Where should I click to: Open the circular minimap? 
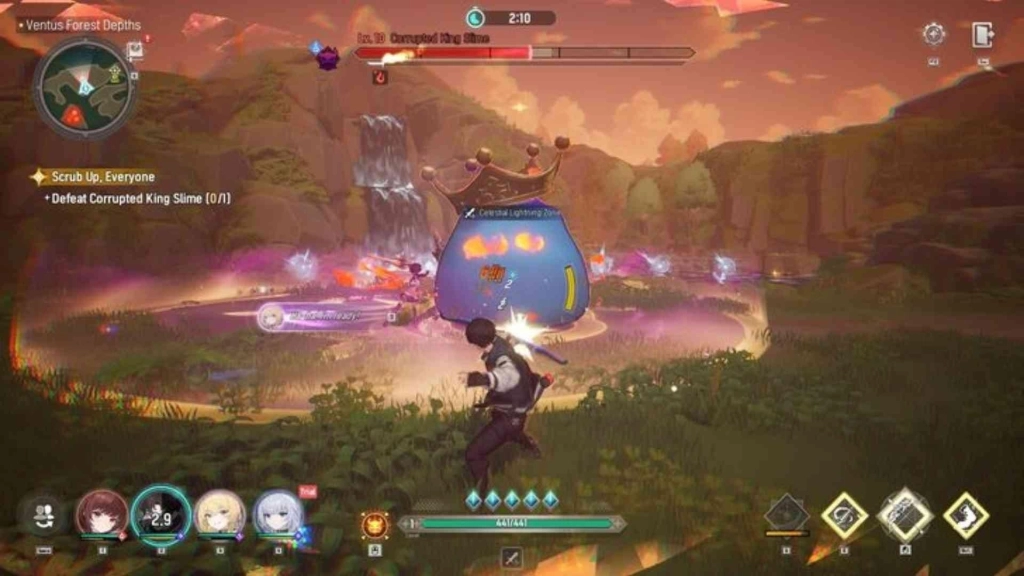coord(84,87)
